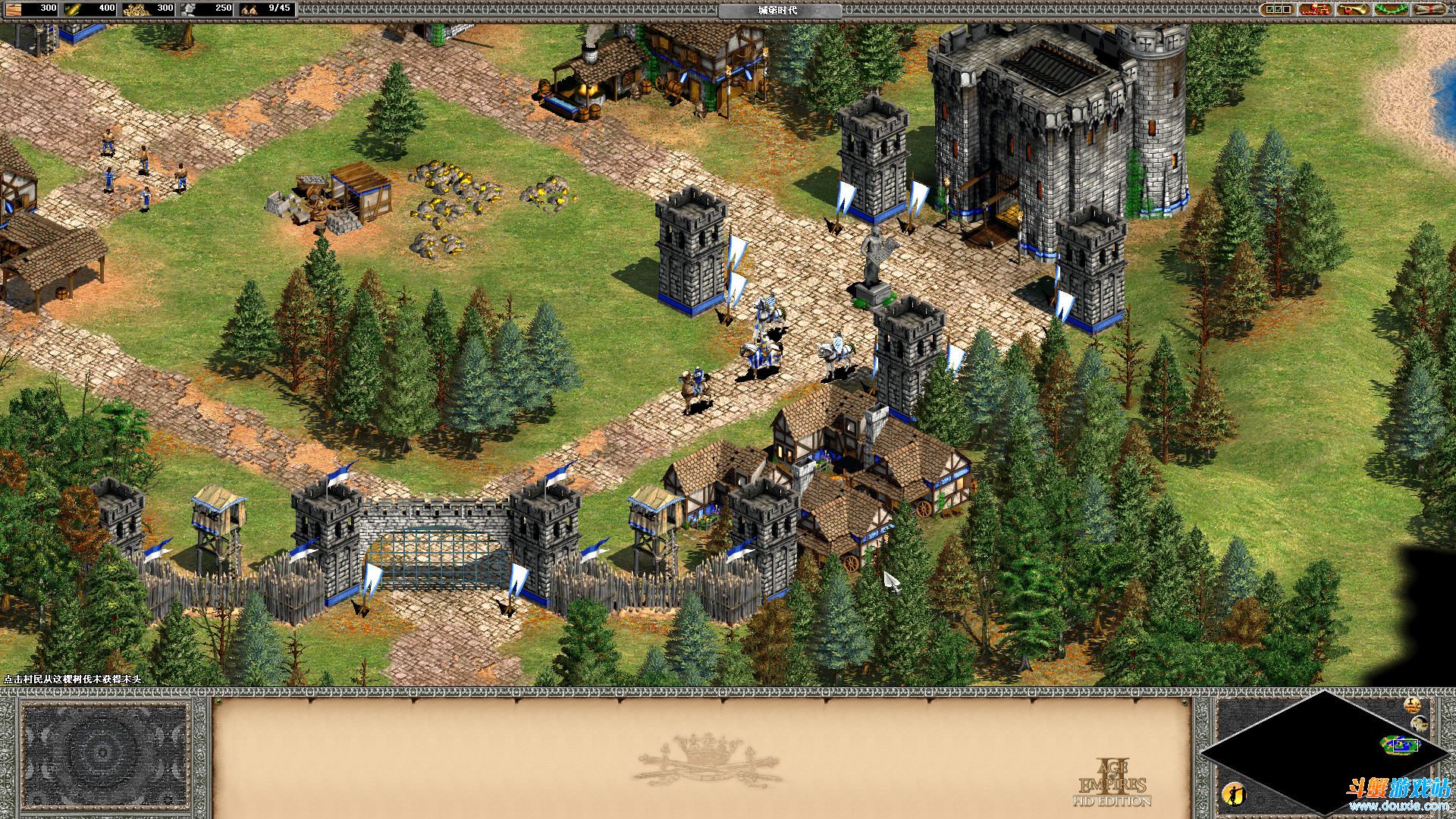Image resolution: width=1456 pixels, height=819 pixels.
Task: Open the objectives checkbox button
Action: tap(1277, 9)
